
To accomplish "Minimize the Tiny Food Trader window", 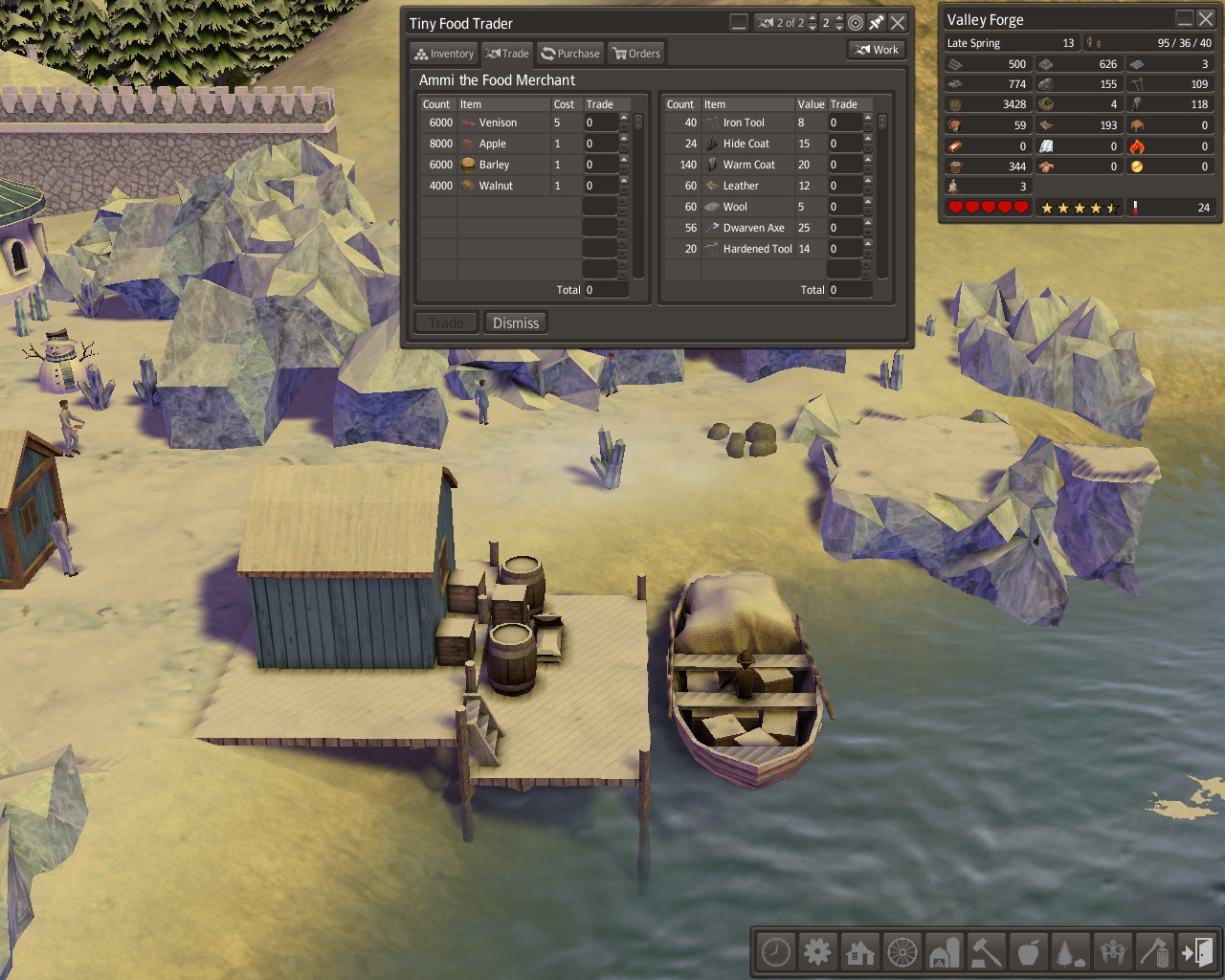I will click(x=739, y=22).
